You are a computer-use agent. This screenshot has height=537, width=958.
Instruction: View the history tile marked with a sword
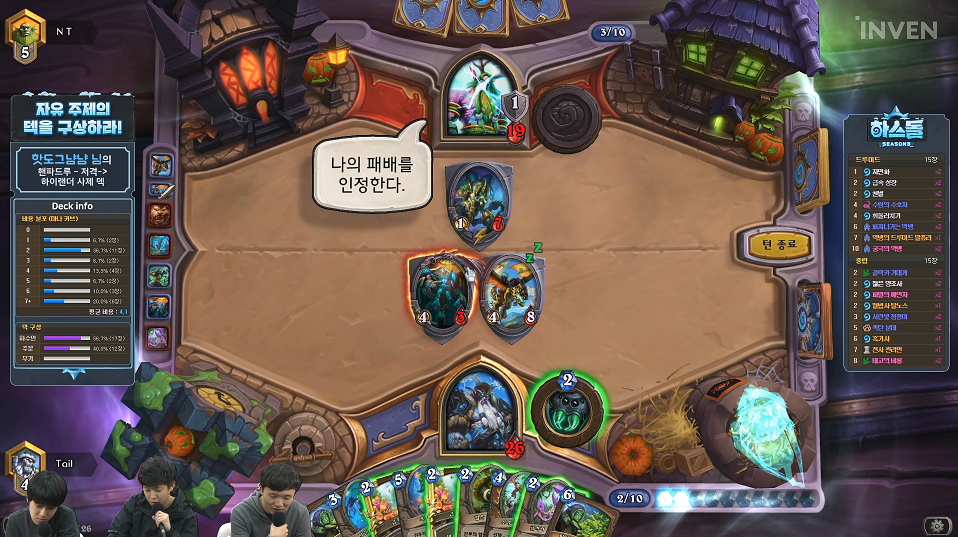click(x=160, y=190)
